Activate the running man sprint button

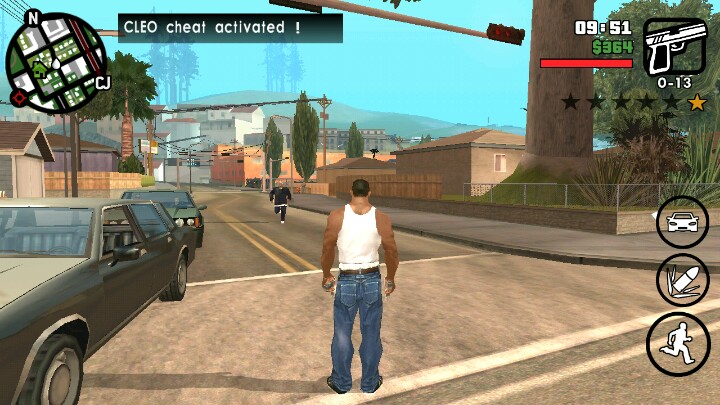[x=678, y=343]
